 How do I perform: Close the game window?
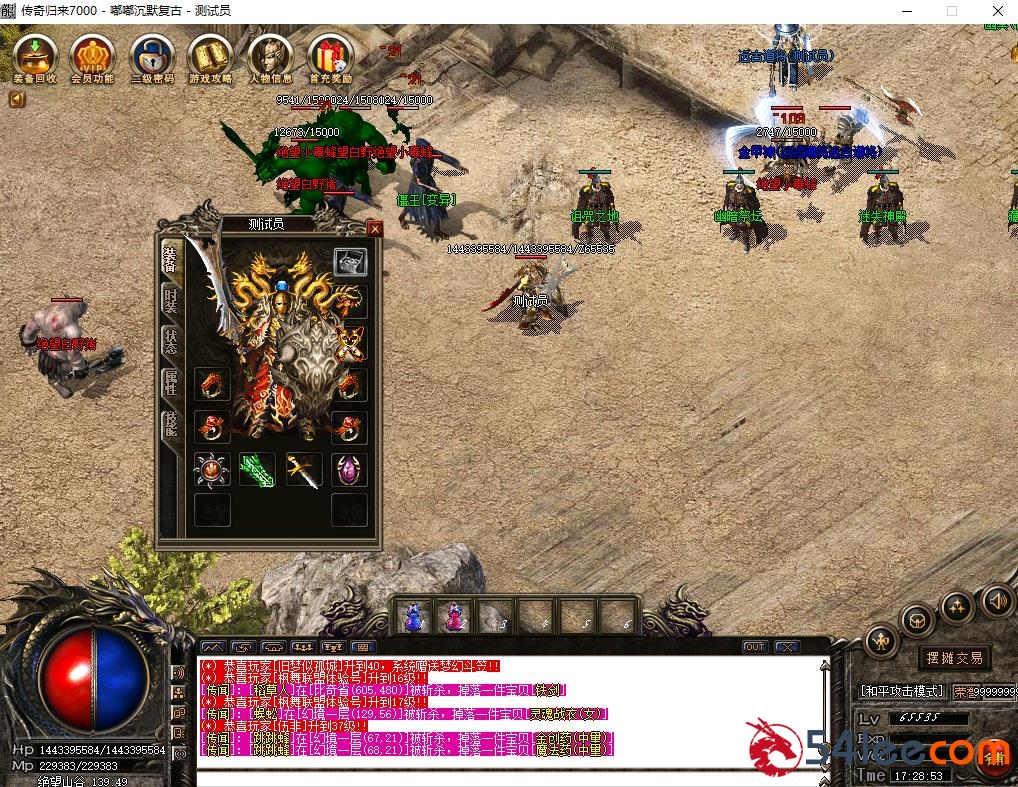997,11
